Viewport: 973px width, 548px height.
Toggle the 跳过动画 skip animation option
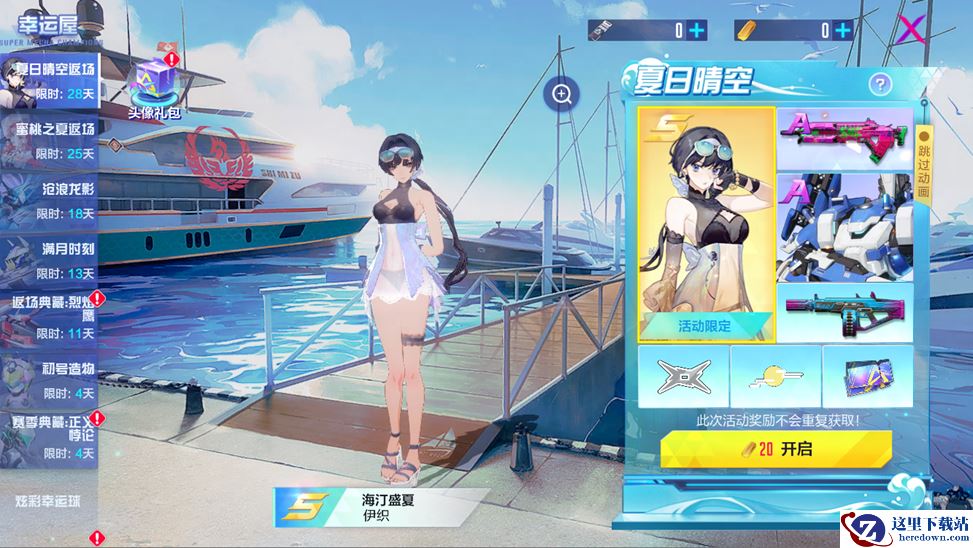[924, 165]
